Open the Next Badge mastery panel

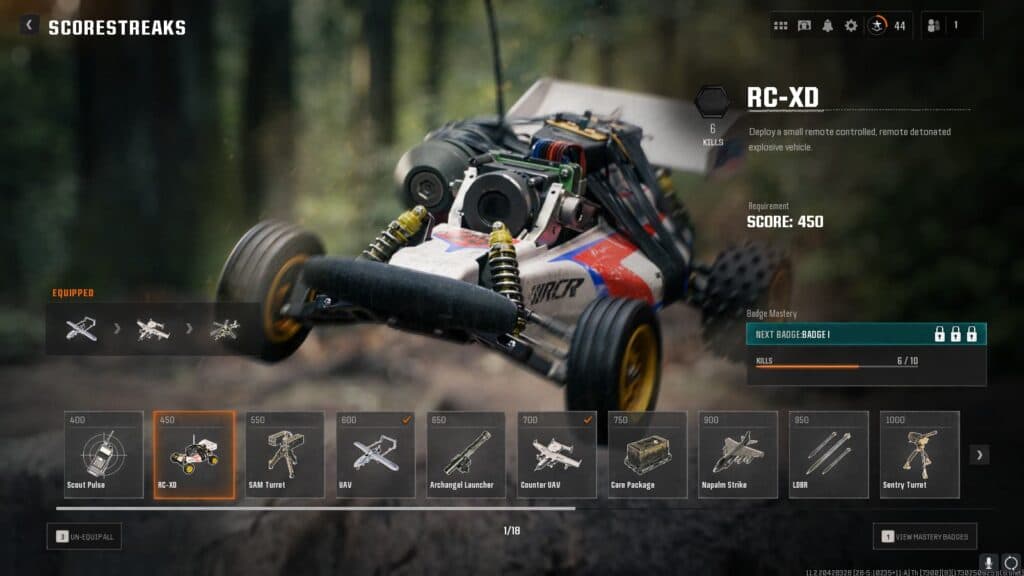[866, 334]
